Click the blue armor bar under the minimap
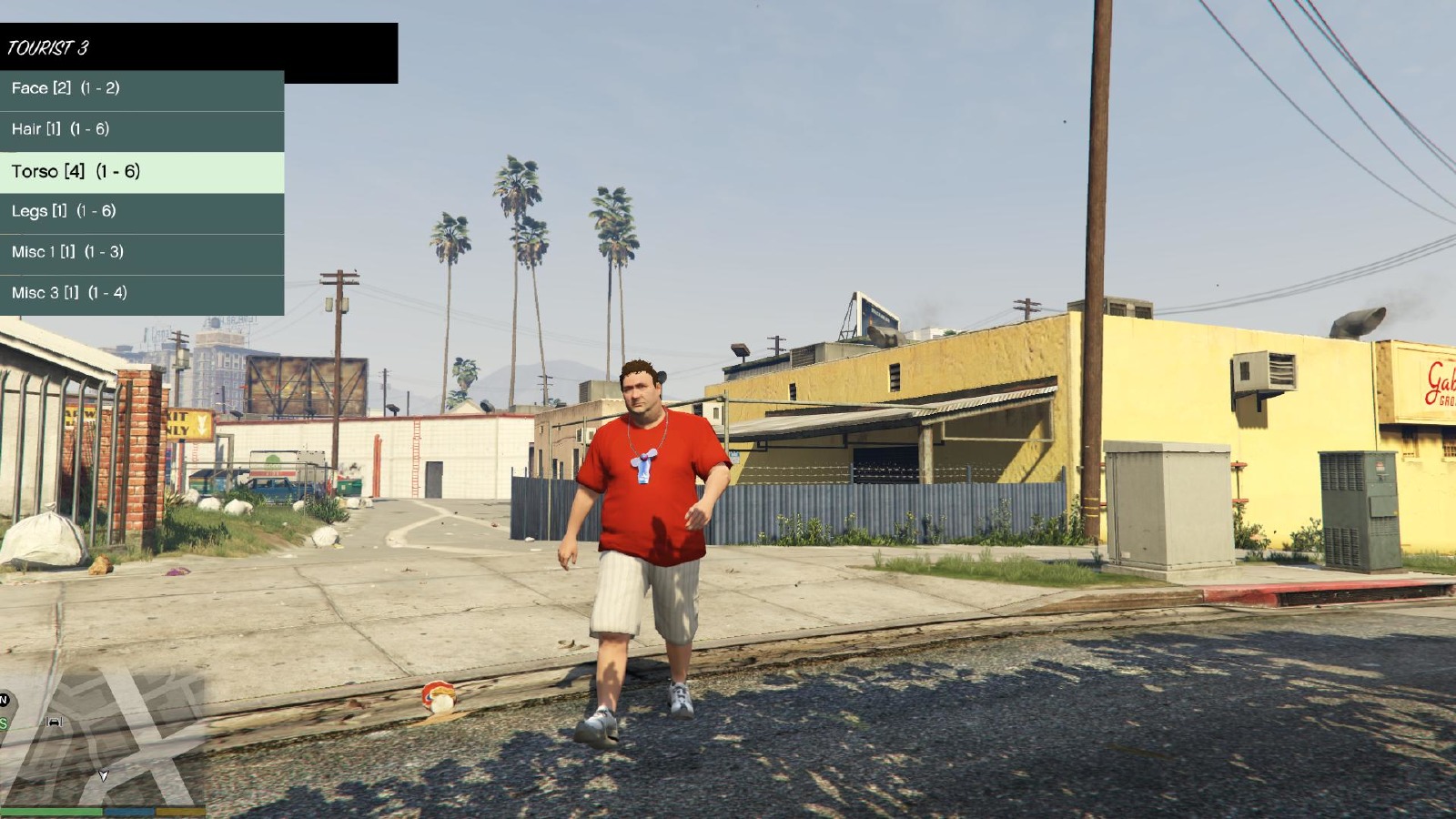Screen dimensions: 1456x819 point(129,812)
